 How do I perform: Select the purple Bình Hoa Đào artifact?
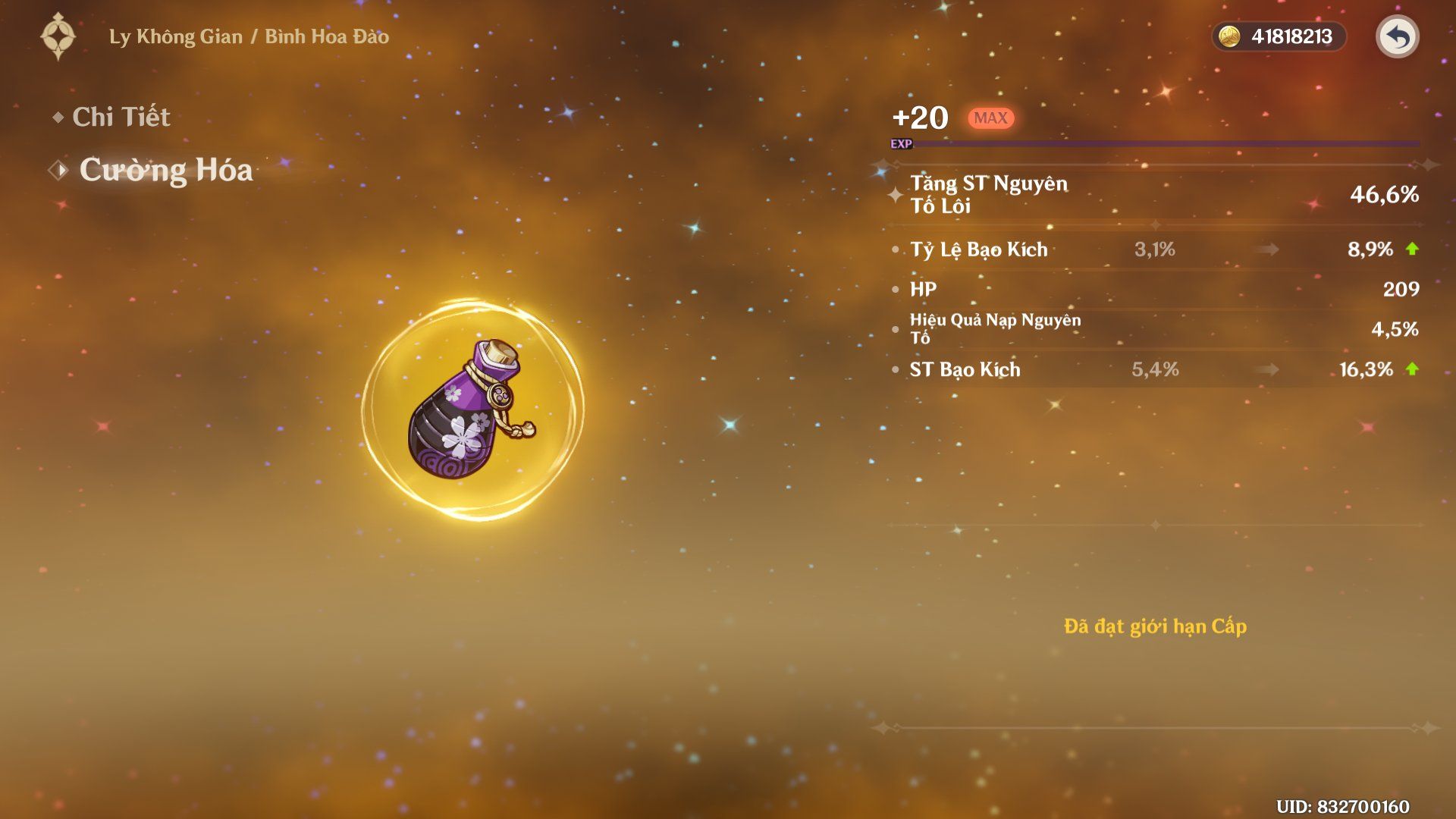pos(470,410)
